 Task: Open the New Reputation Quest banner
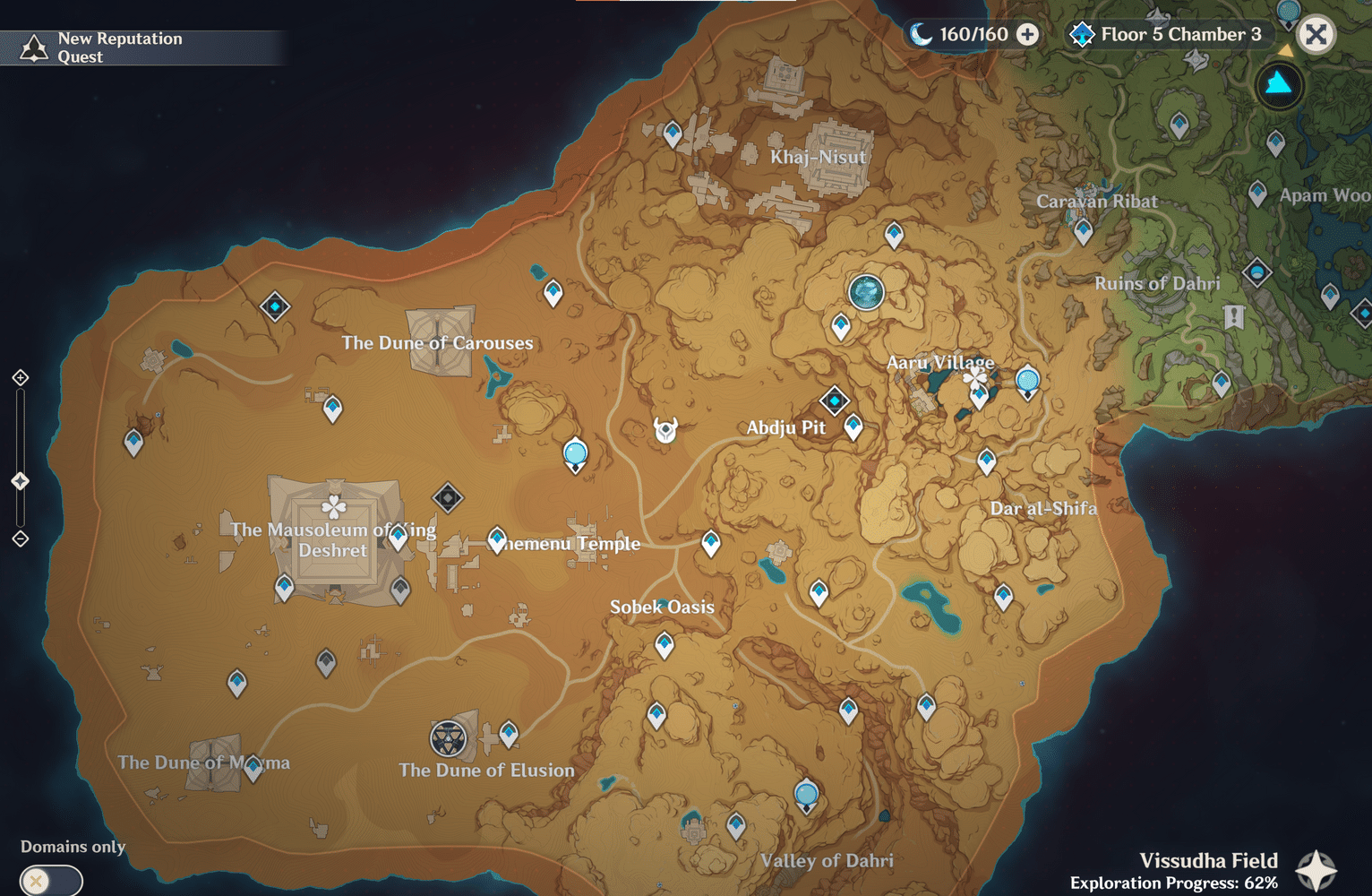tap(143, 47)
